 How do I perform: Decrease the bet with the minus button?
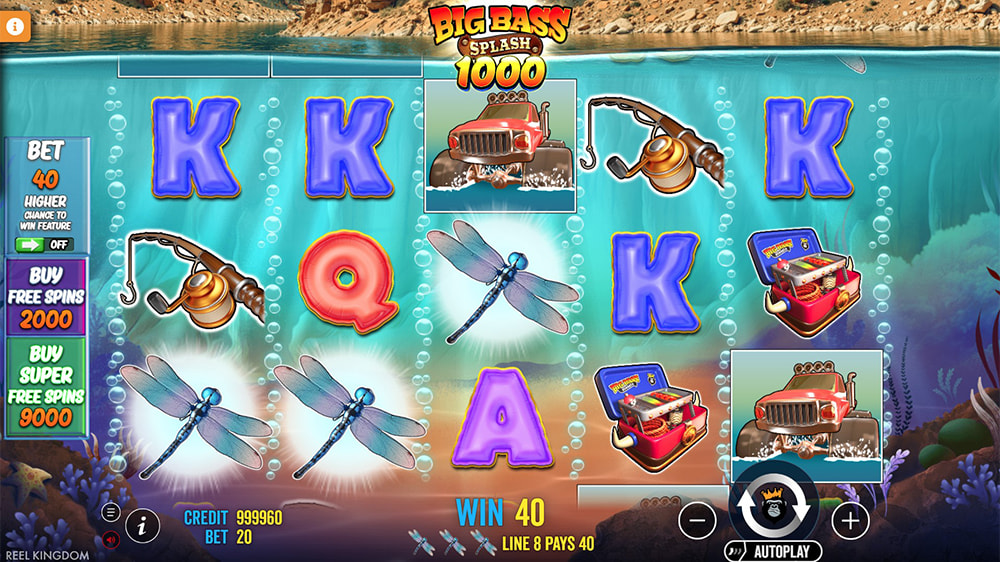[697, 520]
